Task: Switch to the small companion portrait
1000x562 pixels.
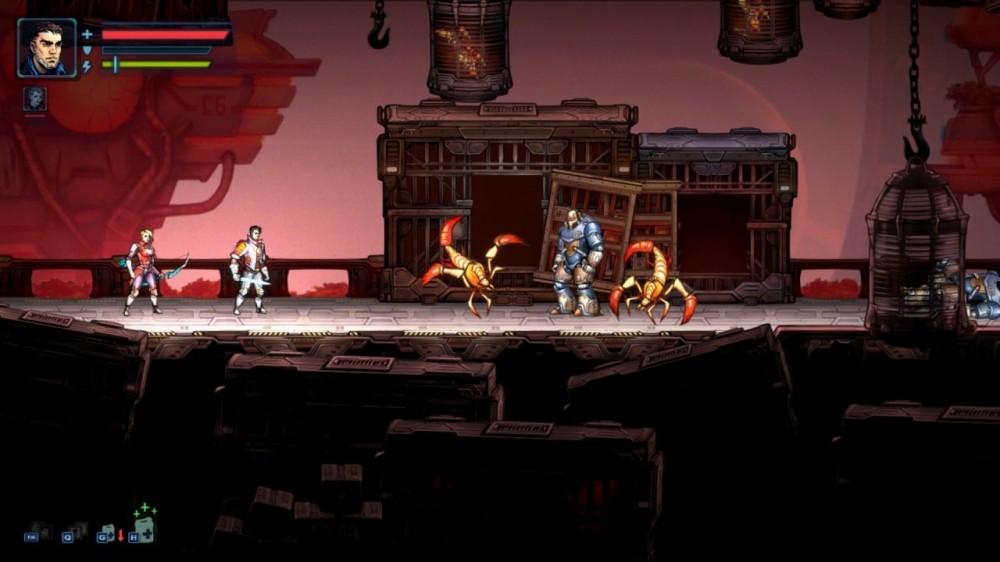Action: coord(35,99)
